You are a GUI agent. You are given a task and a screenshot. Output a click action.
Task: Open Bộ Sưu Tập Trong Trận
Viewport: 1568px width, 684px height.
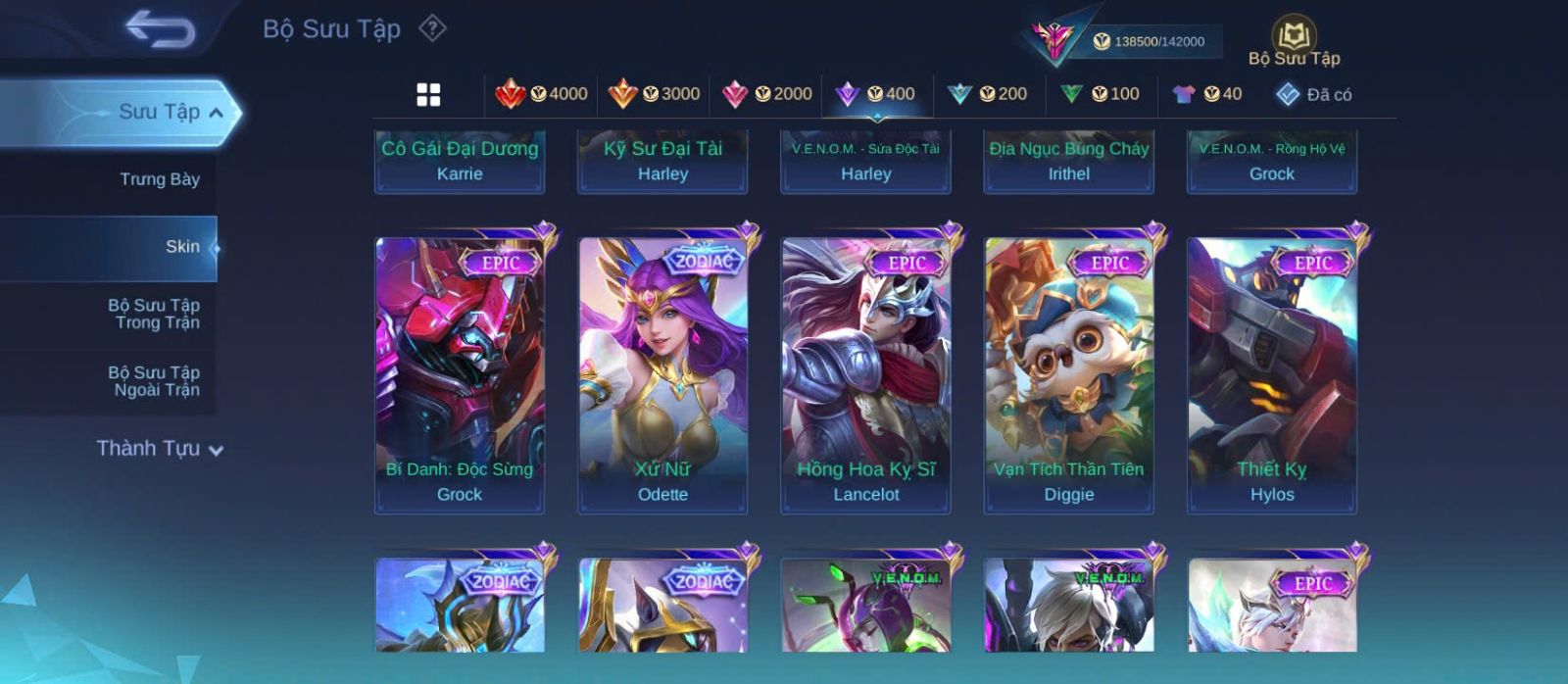(x=154, y=314)
